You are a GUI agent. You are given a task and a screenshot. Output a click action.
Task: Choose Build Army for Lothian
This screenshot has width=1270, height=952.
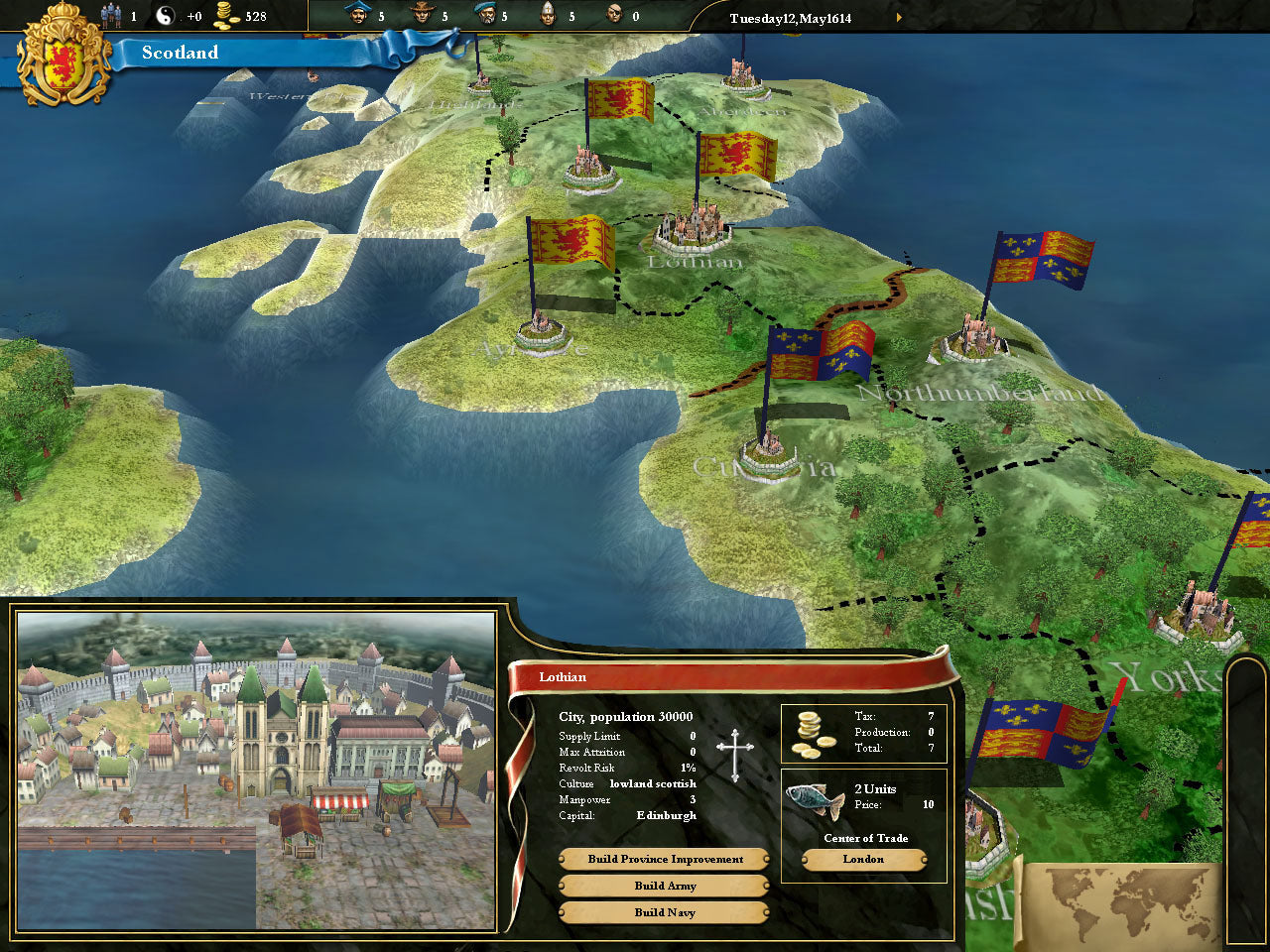pyautogui.click(x=665, y=887)
